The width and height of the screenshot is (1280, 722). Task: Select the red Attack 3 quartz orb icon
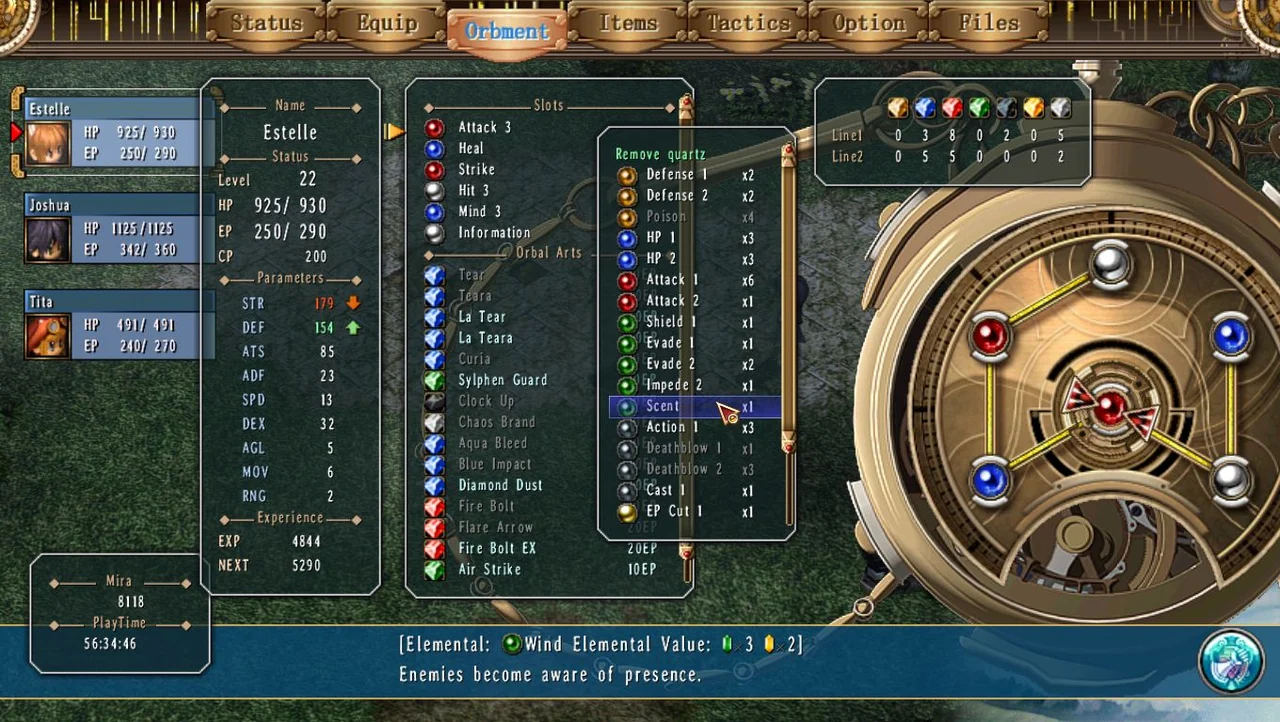click(x=434, y=127)
